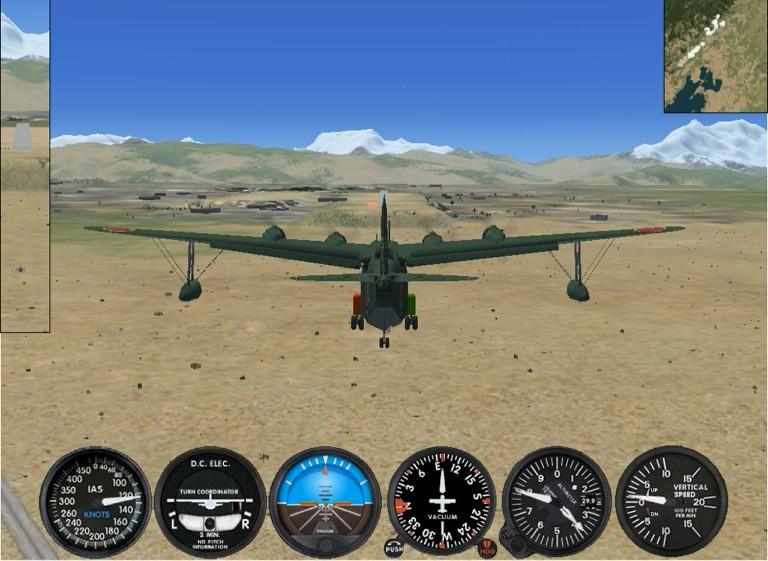Select the D.C. Elec turn coordinator
768x561 pixels.
(210, 501)
